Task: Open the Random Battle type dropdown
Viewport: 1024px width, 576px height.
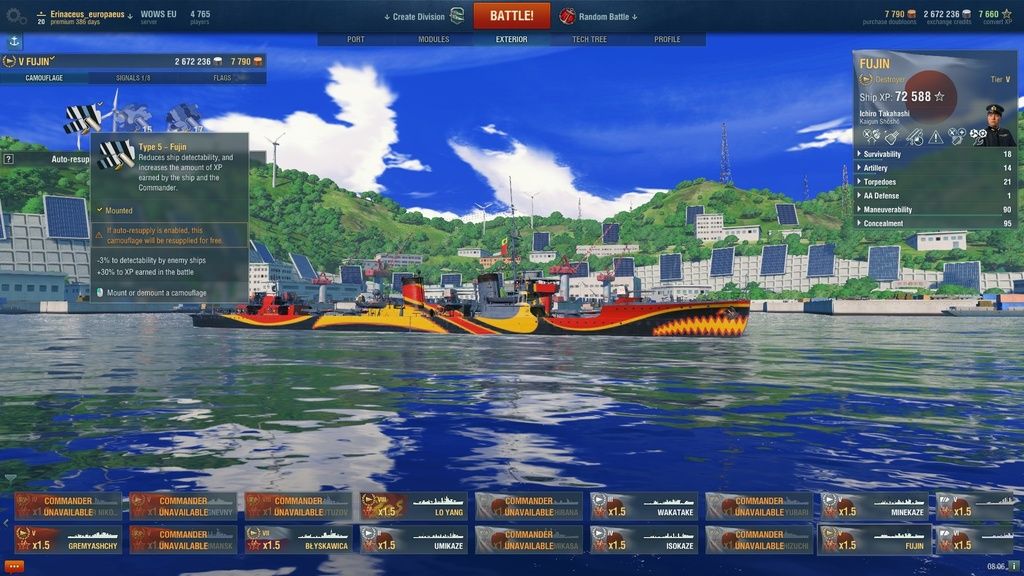Action: pyautogui.click(x=600, y=16)
